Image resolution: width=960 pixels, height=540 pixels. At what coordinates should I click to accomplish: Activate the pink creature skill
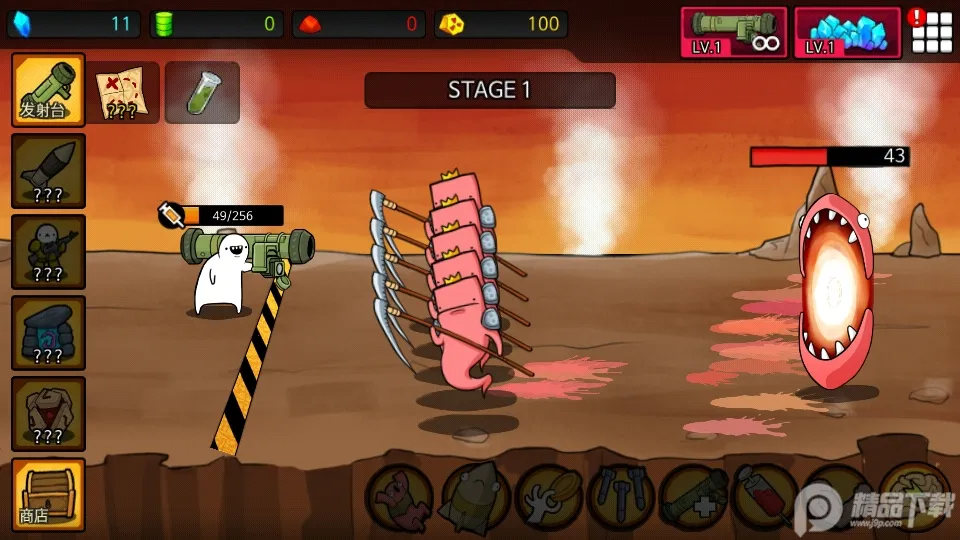(x=399, y=496)
